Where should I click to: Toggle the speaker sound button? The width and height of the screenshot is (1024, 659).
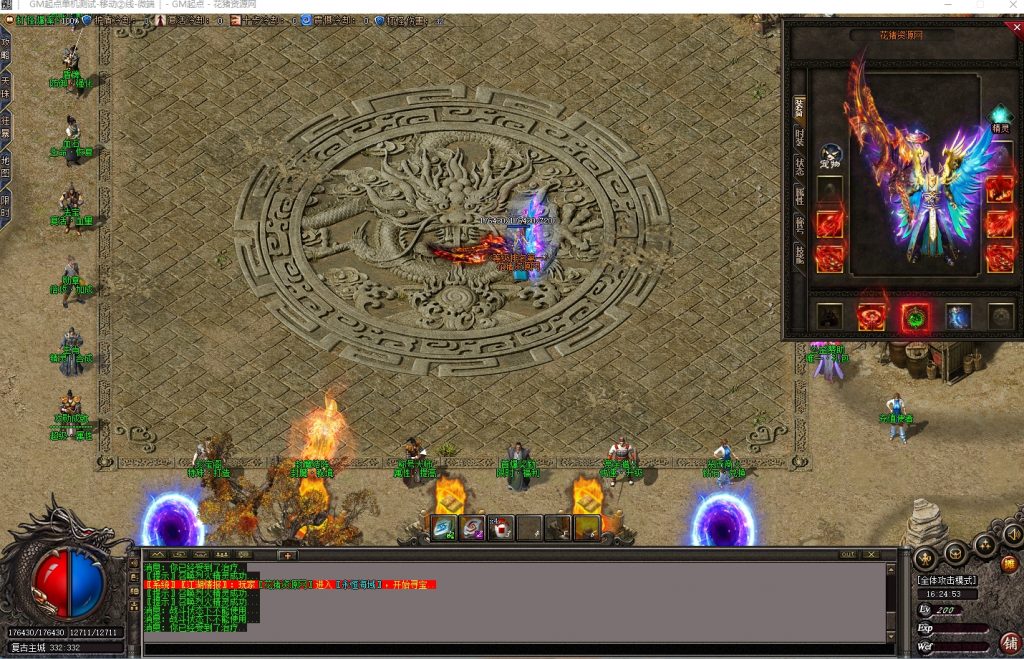pyautogui.click(x=1012, y=536)
